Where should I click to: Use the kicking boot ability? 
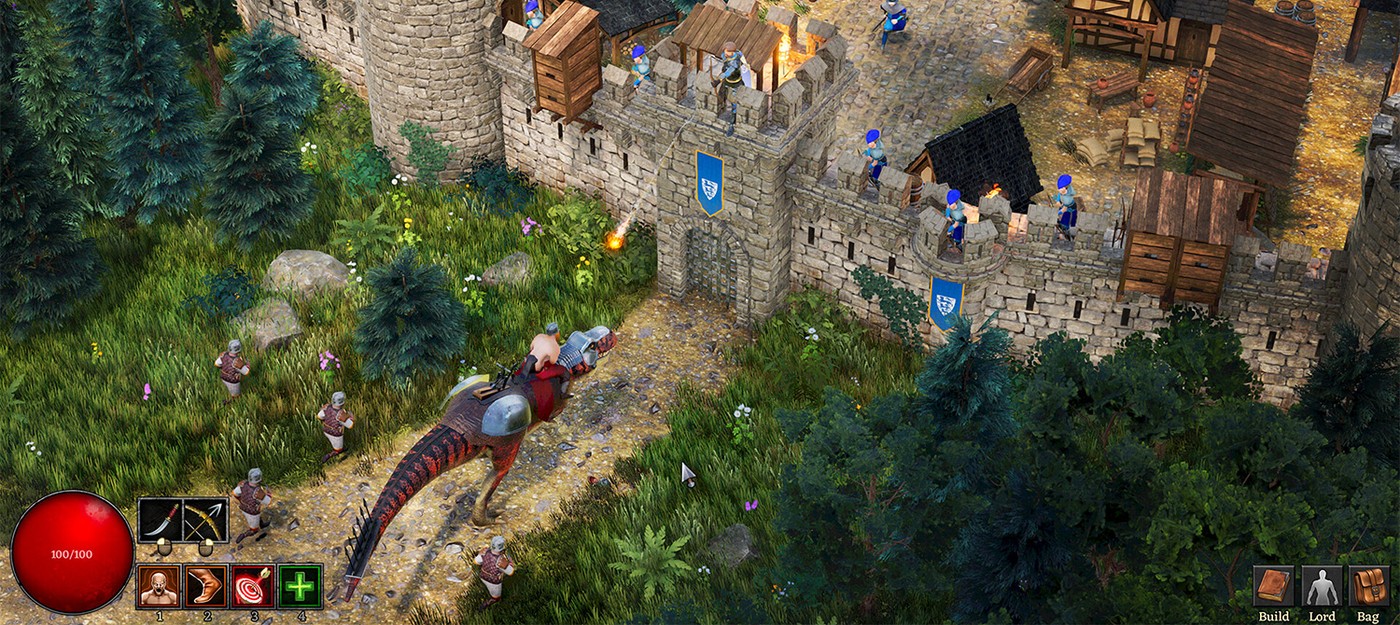tap(206, 586)
